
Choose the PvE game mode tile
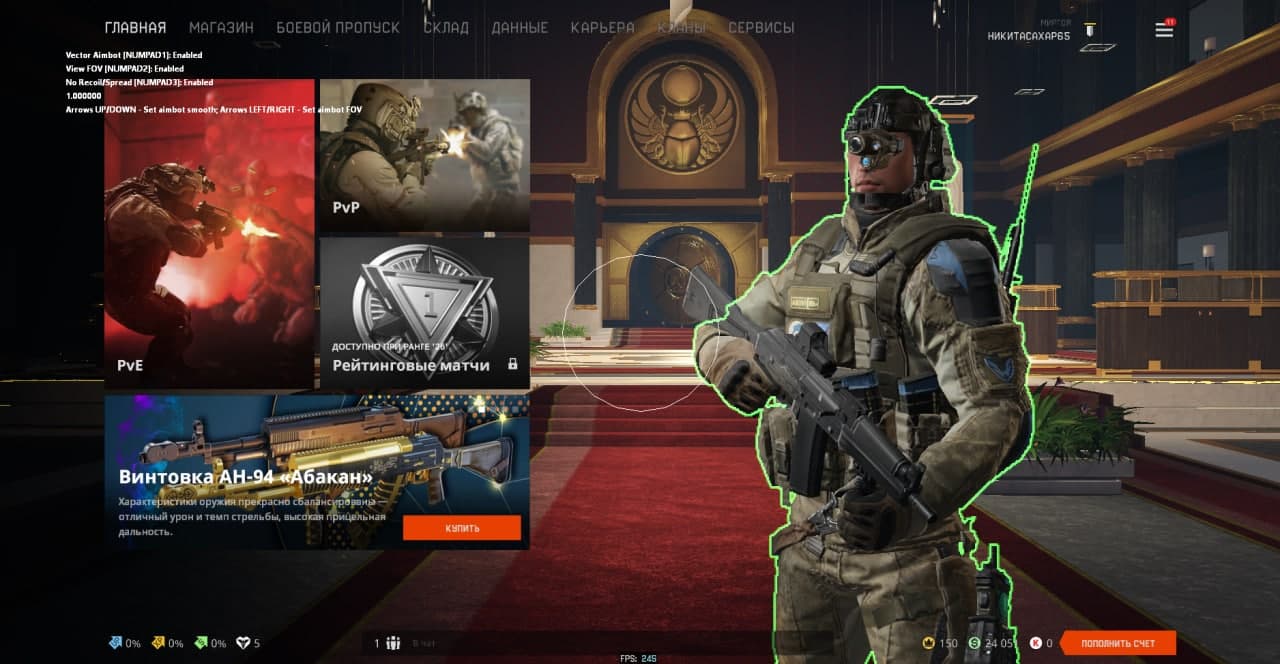[x=210, y=234]
